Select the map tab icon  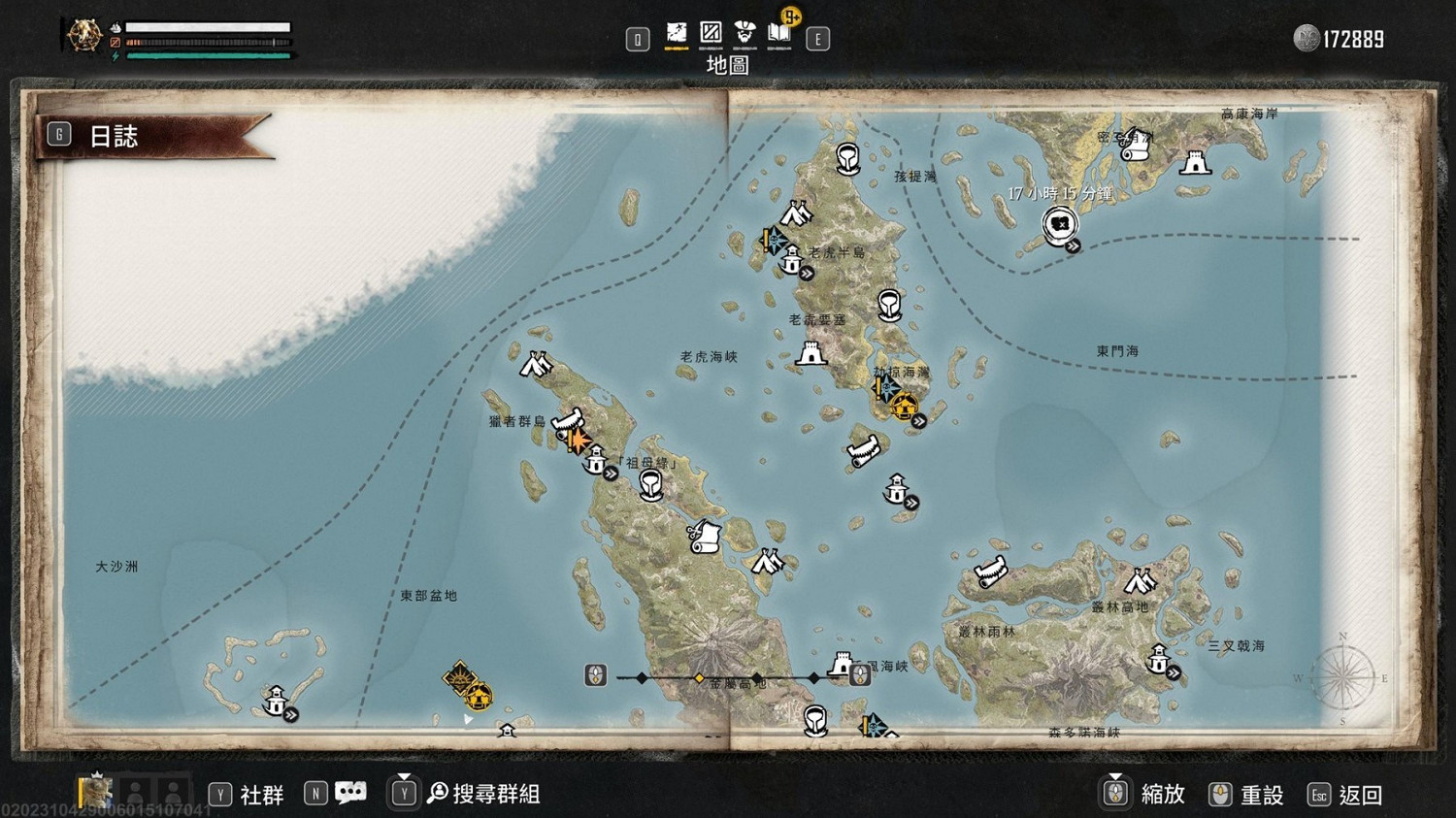tap(677, 34)
